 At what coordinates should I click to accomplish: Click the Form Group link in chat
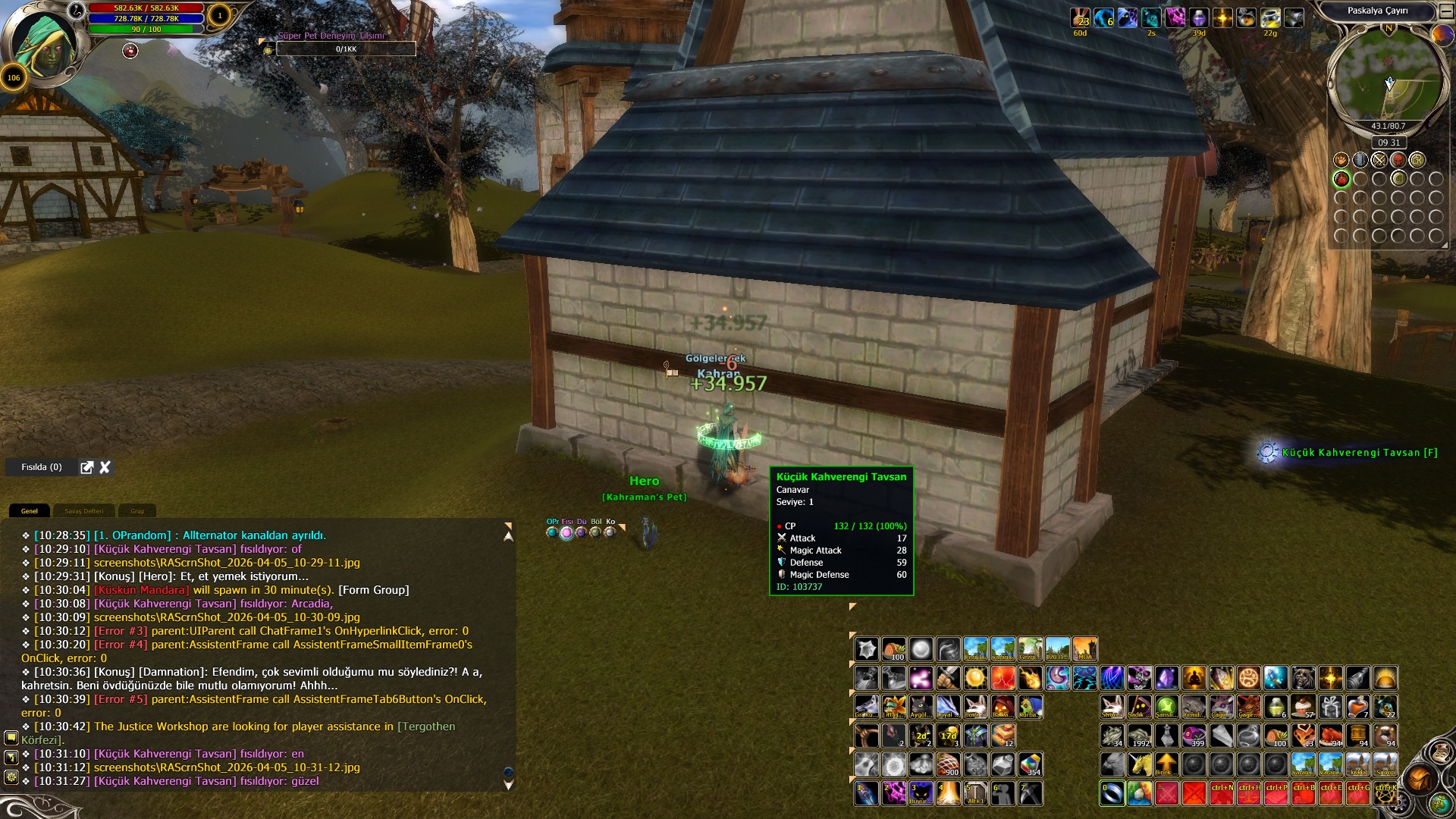click(373, 590)
